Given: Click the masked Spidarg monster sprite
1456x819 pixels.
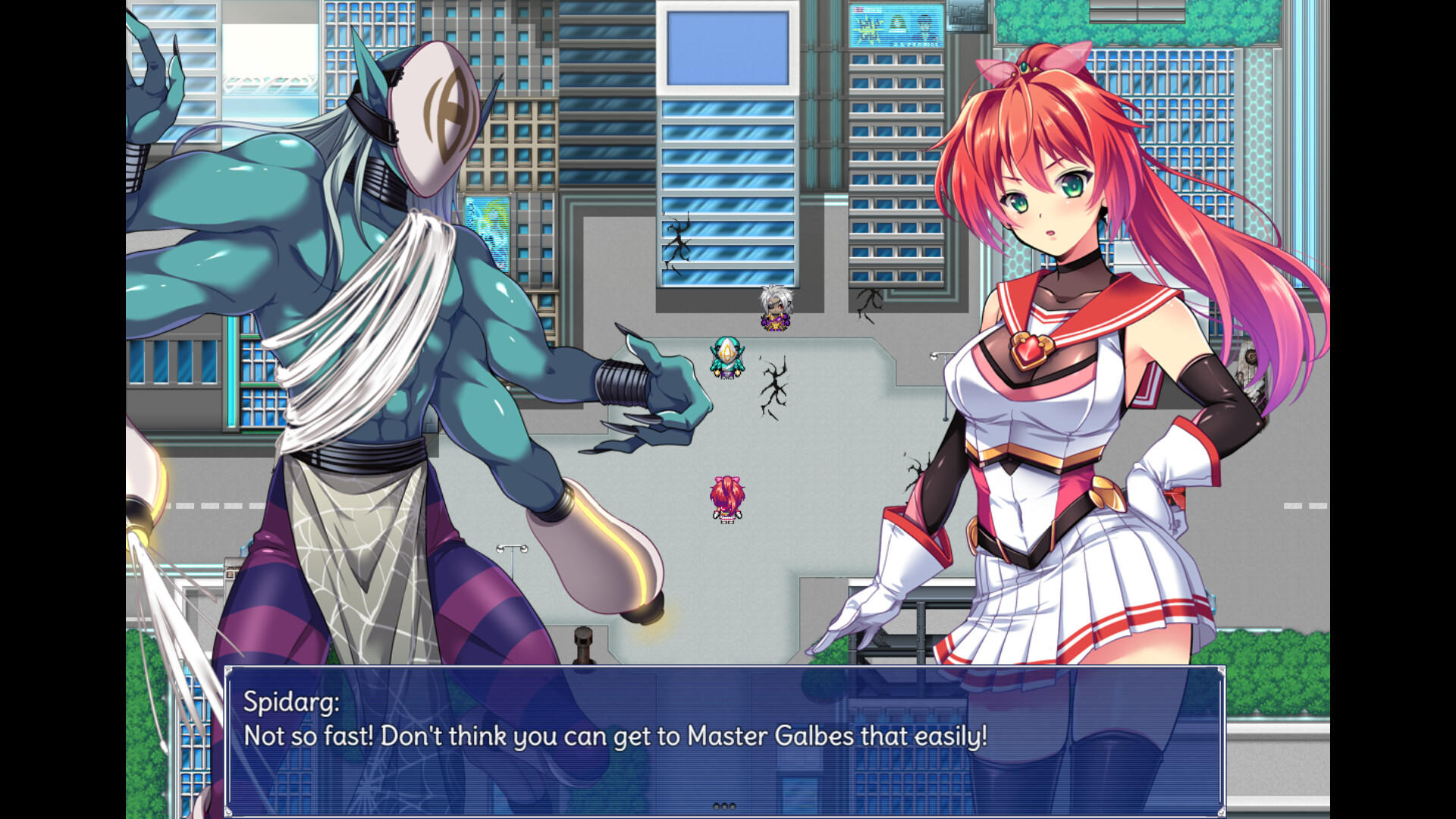Looking at the screenshot, I should [x=379, y=303].
